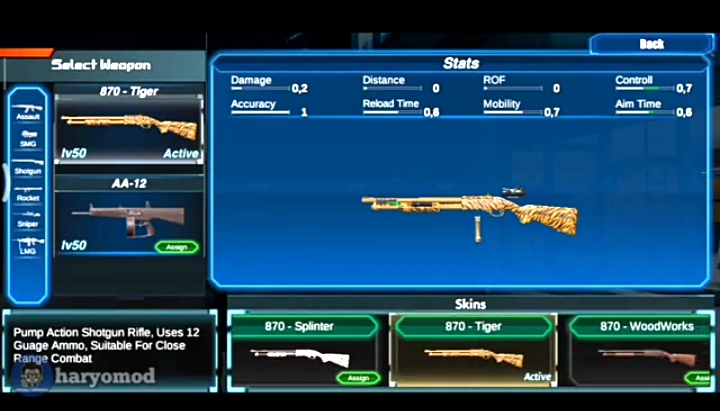This screenshot has width=720, height=411.
Task: Select the Assault weapon category
Action: tap(28, 112)
